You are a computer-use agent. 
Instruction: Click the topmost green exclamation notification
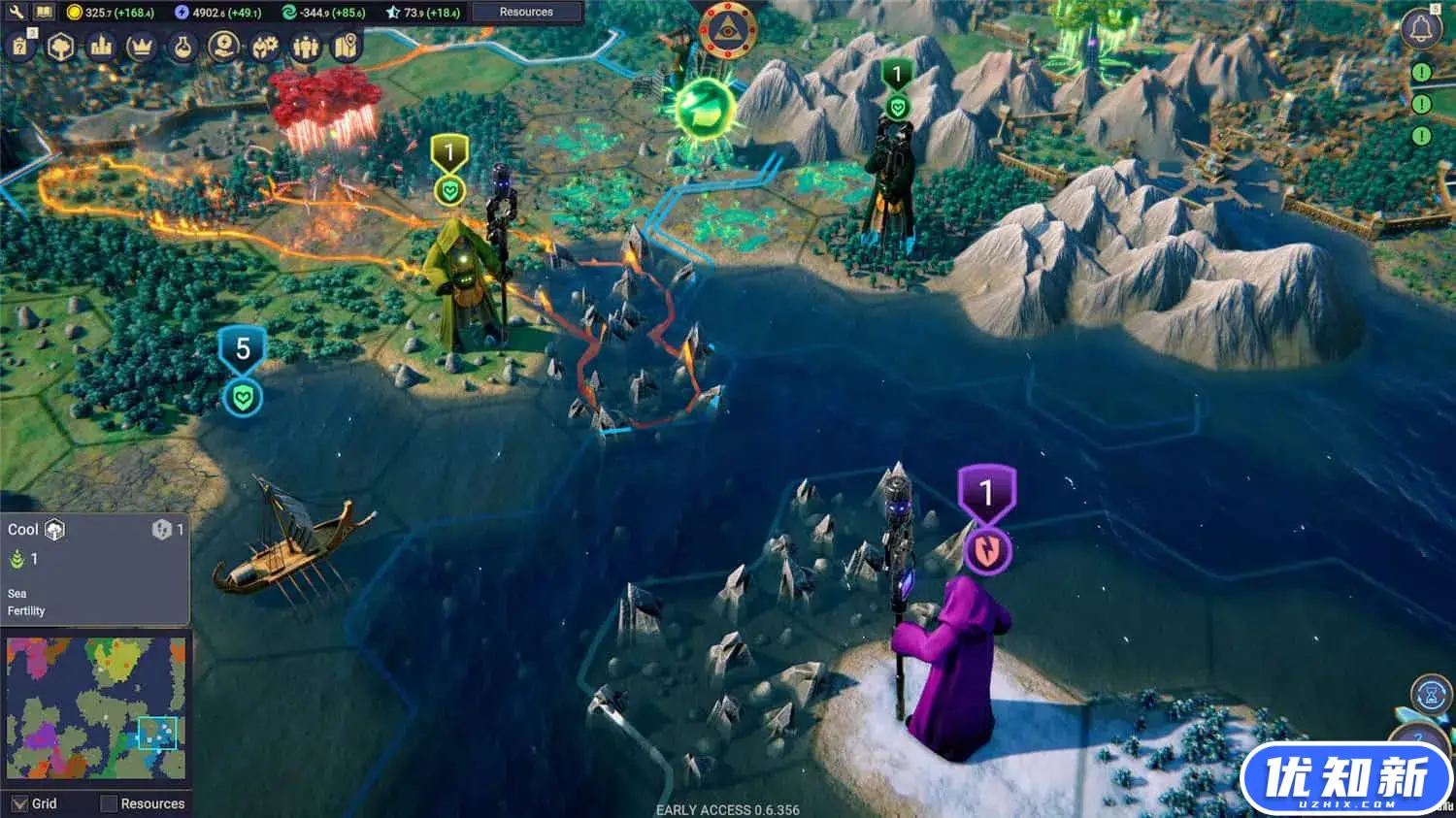coord(1421,73)
